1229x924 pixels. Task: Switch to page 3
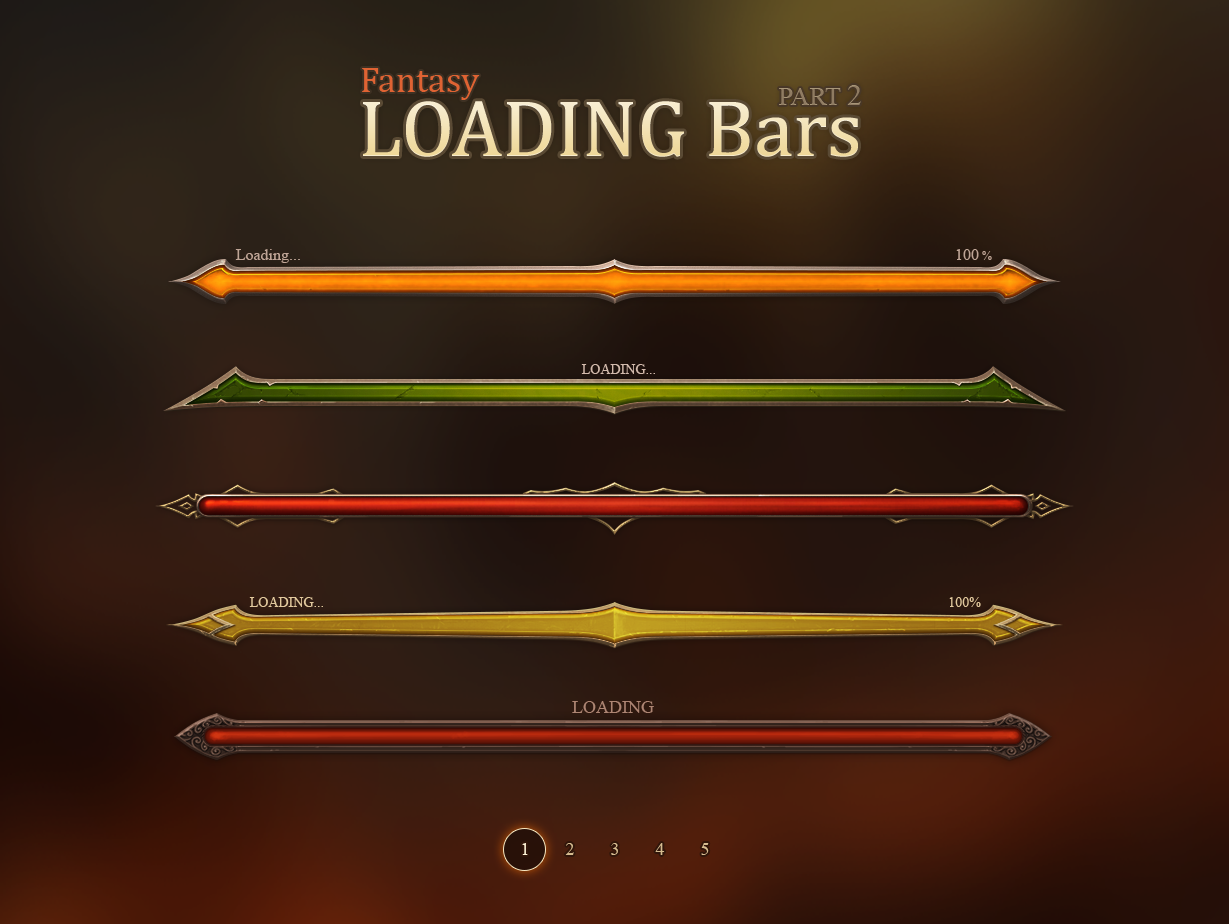(x=614, y=849)
